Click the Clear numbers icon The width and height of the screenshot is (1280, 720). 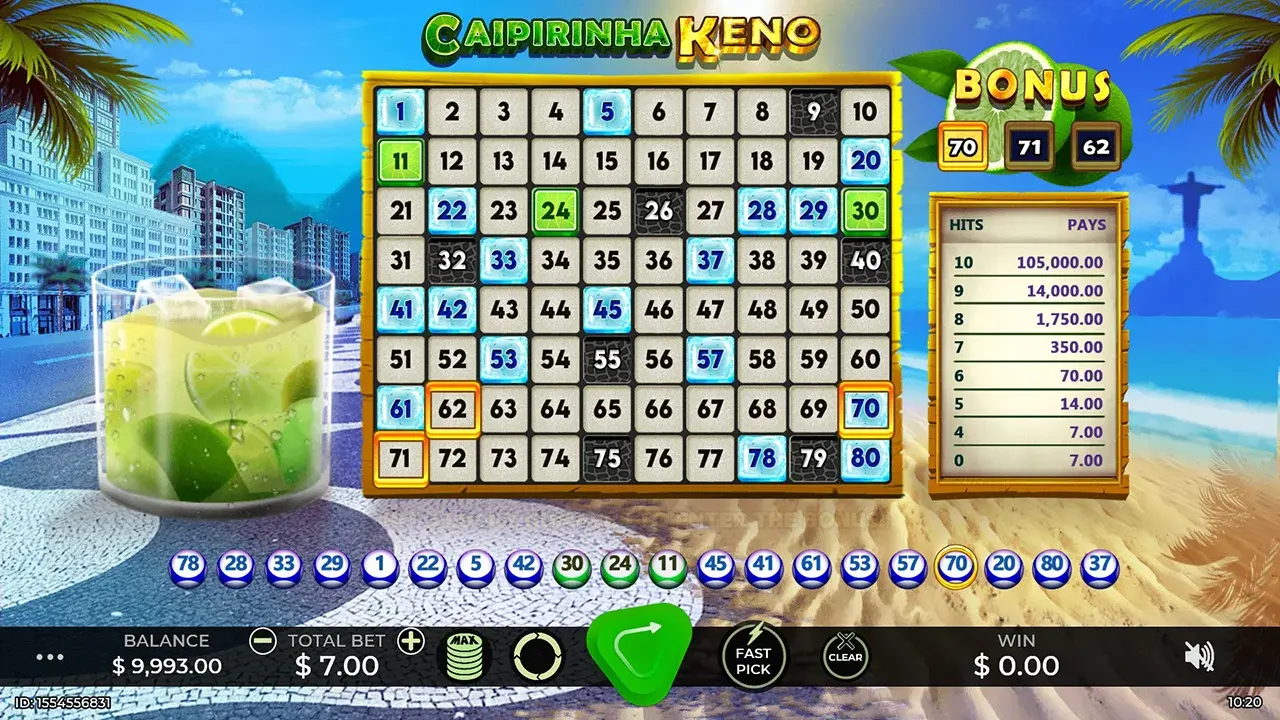(845, 655)
